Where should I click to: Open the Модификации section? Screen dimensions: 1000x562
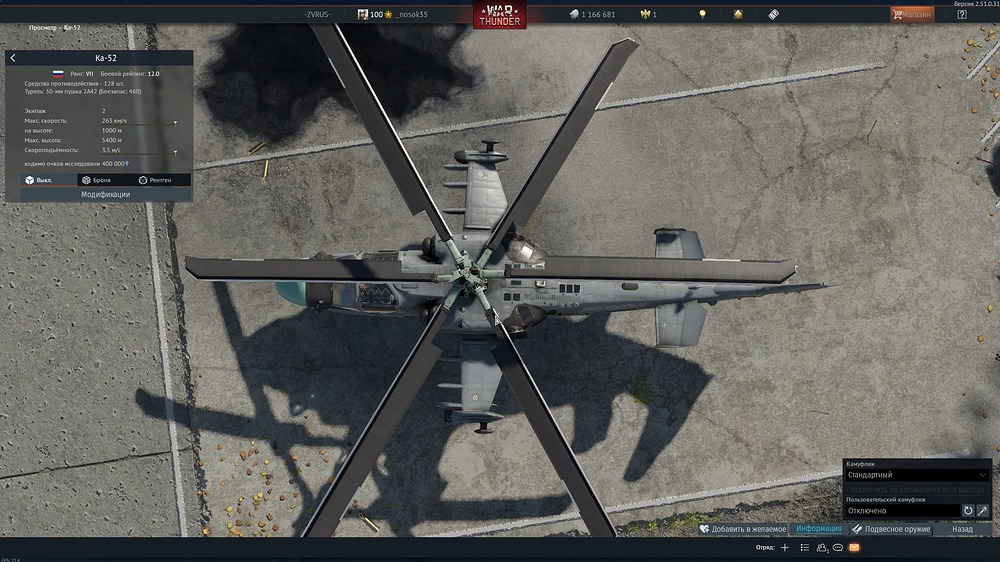[x=105, y=194]
